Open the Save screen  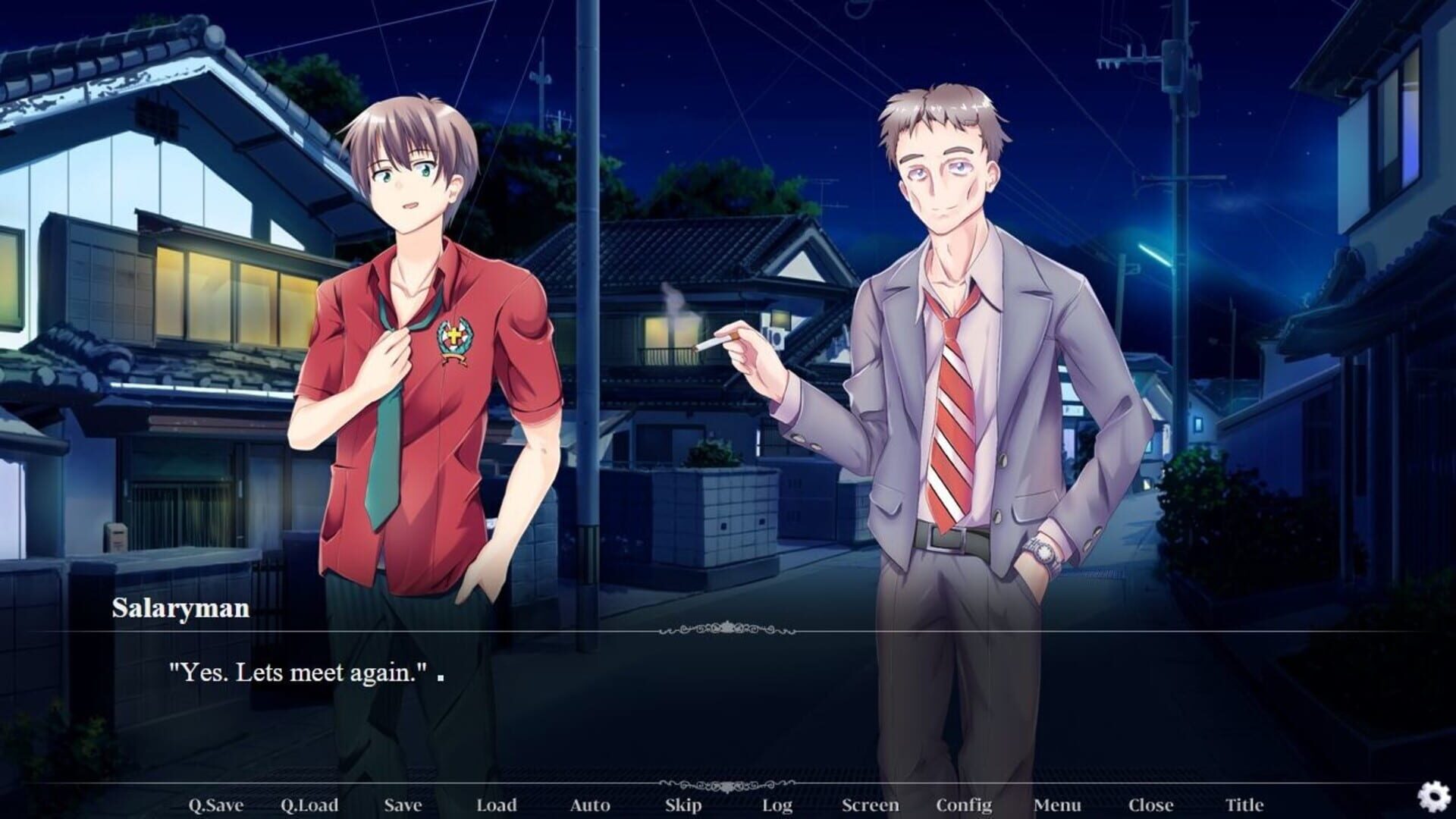[x=402, y=805]
